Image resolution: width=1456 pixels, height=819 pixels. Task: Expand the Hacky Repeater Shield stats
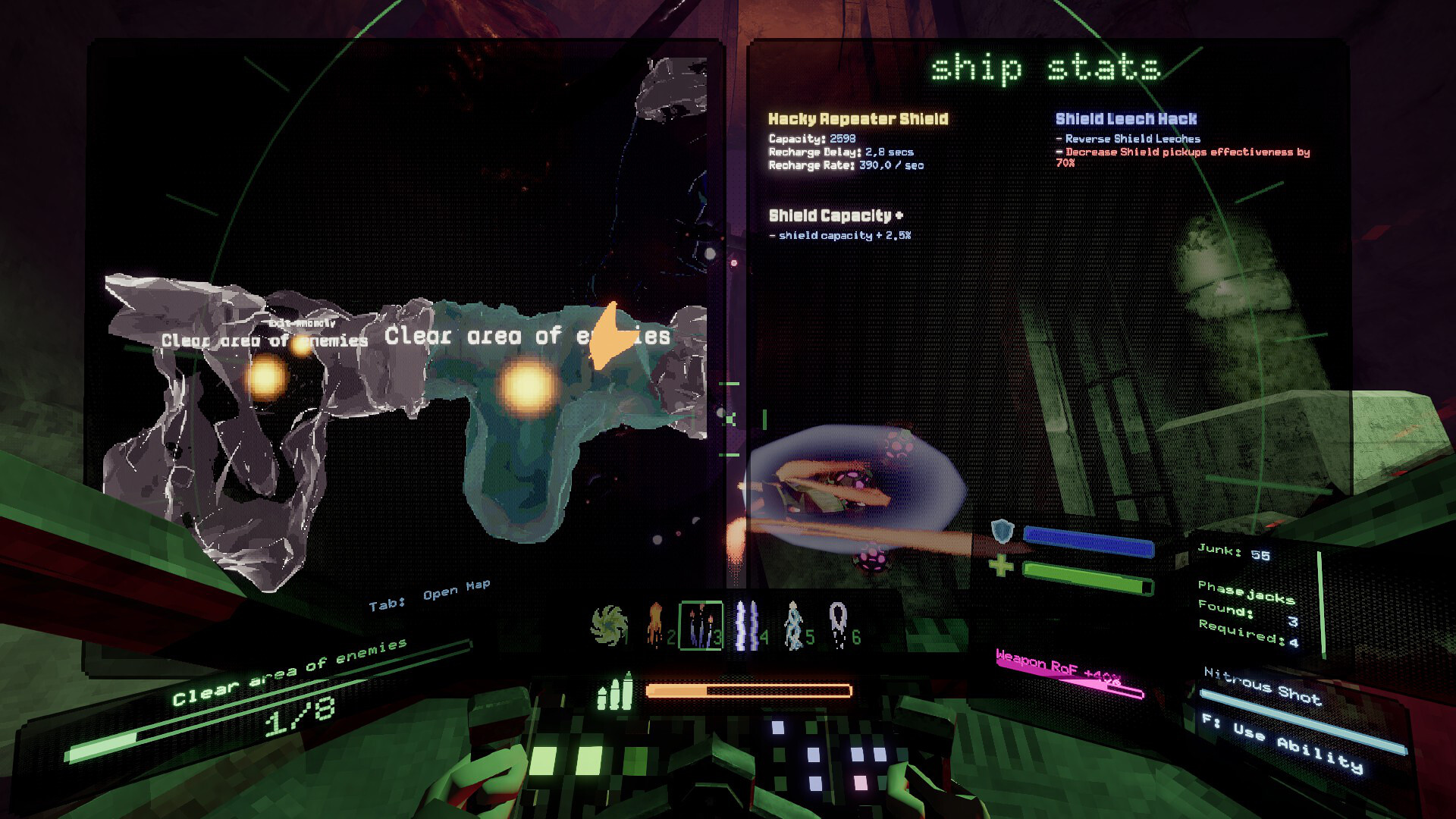(857, 119)
